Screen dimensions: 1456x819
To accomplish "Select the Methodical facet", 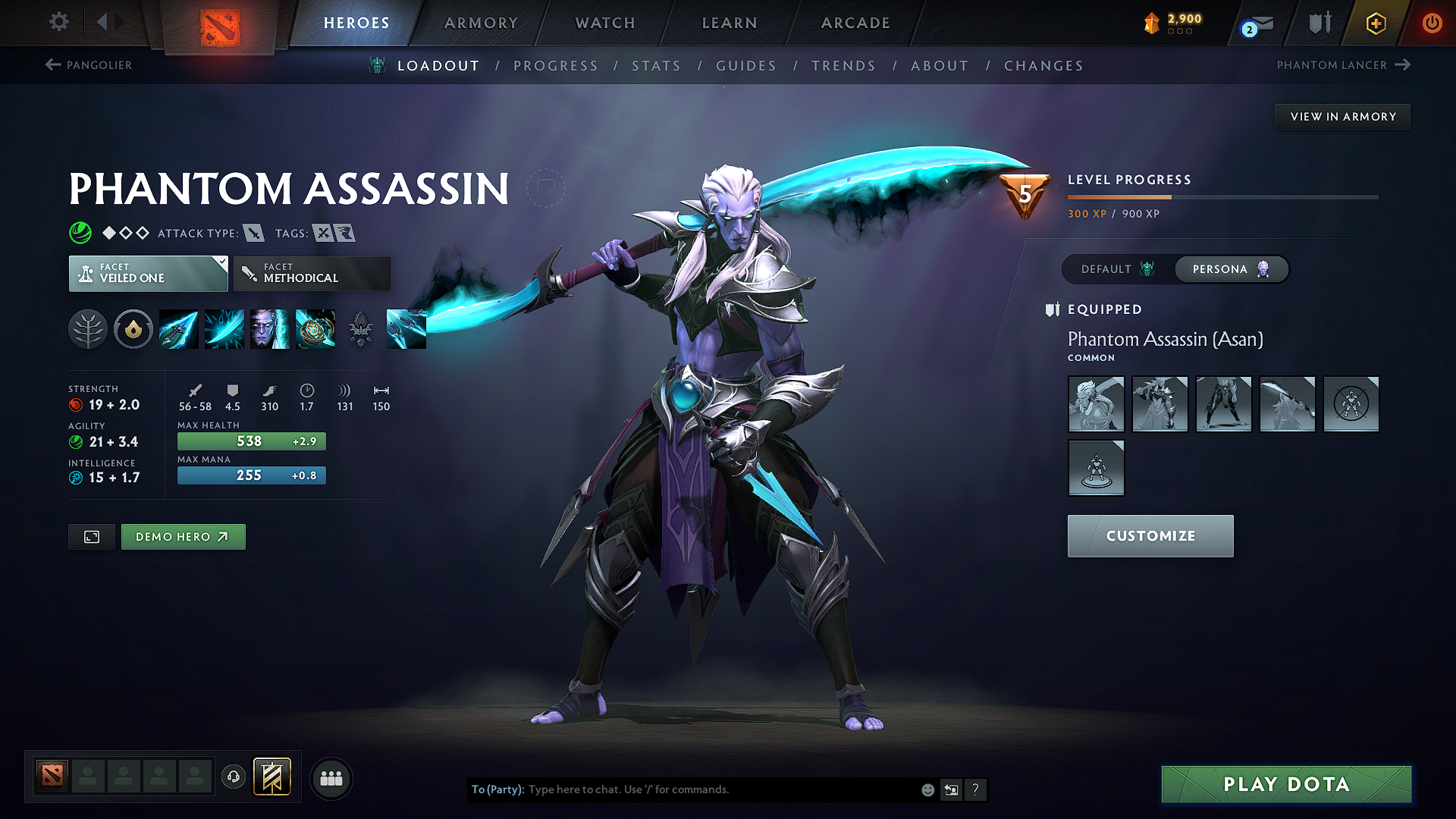I will tap(311, 273).
